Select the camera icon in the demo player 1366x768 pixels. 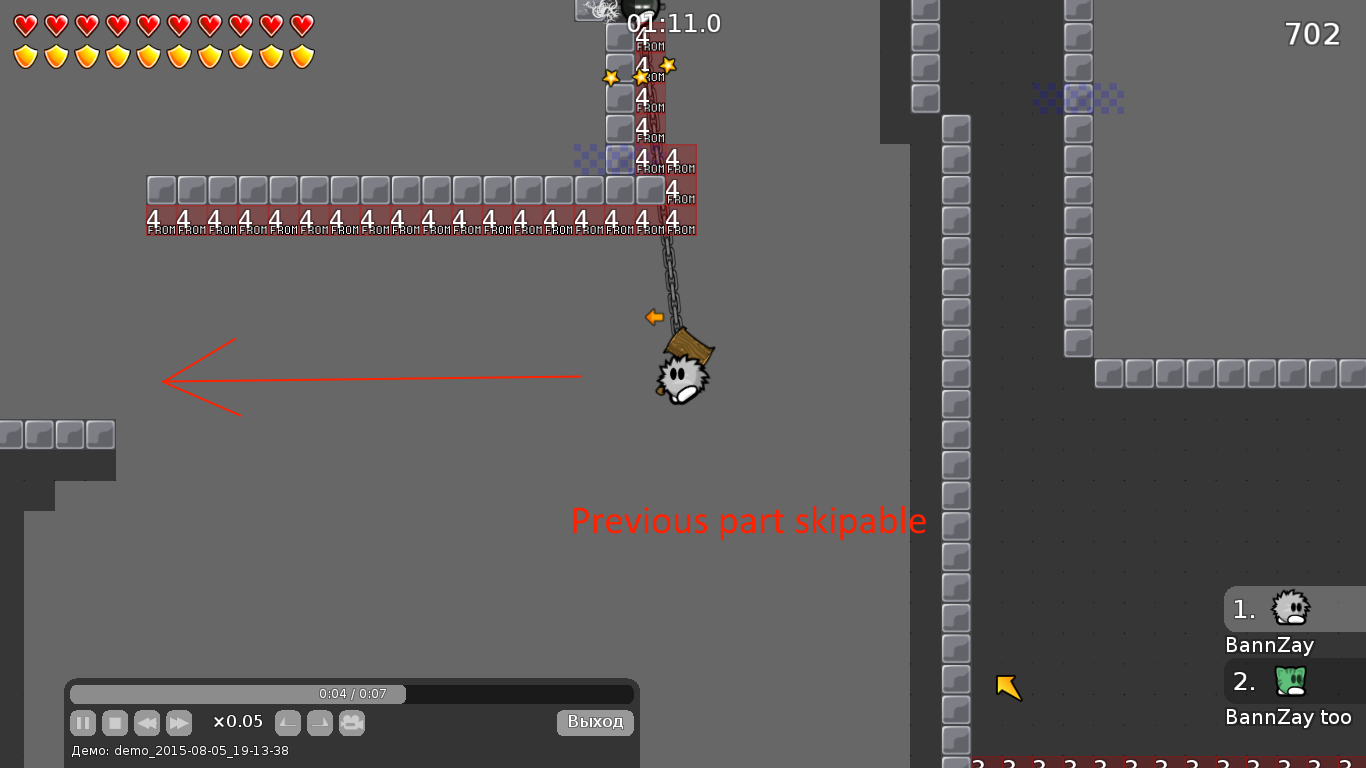(352, 723)
